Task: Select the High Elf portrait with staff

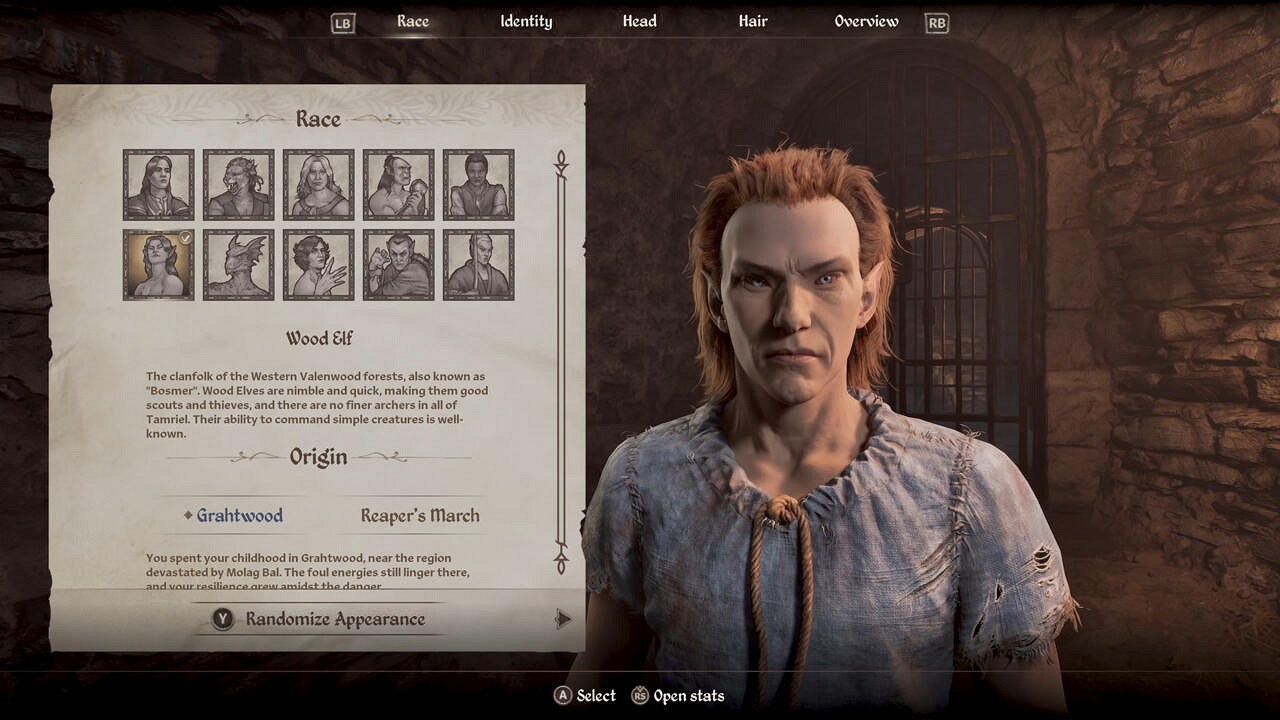Action: pos(479,265)
